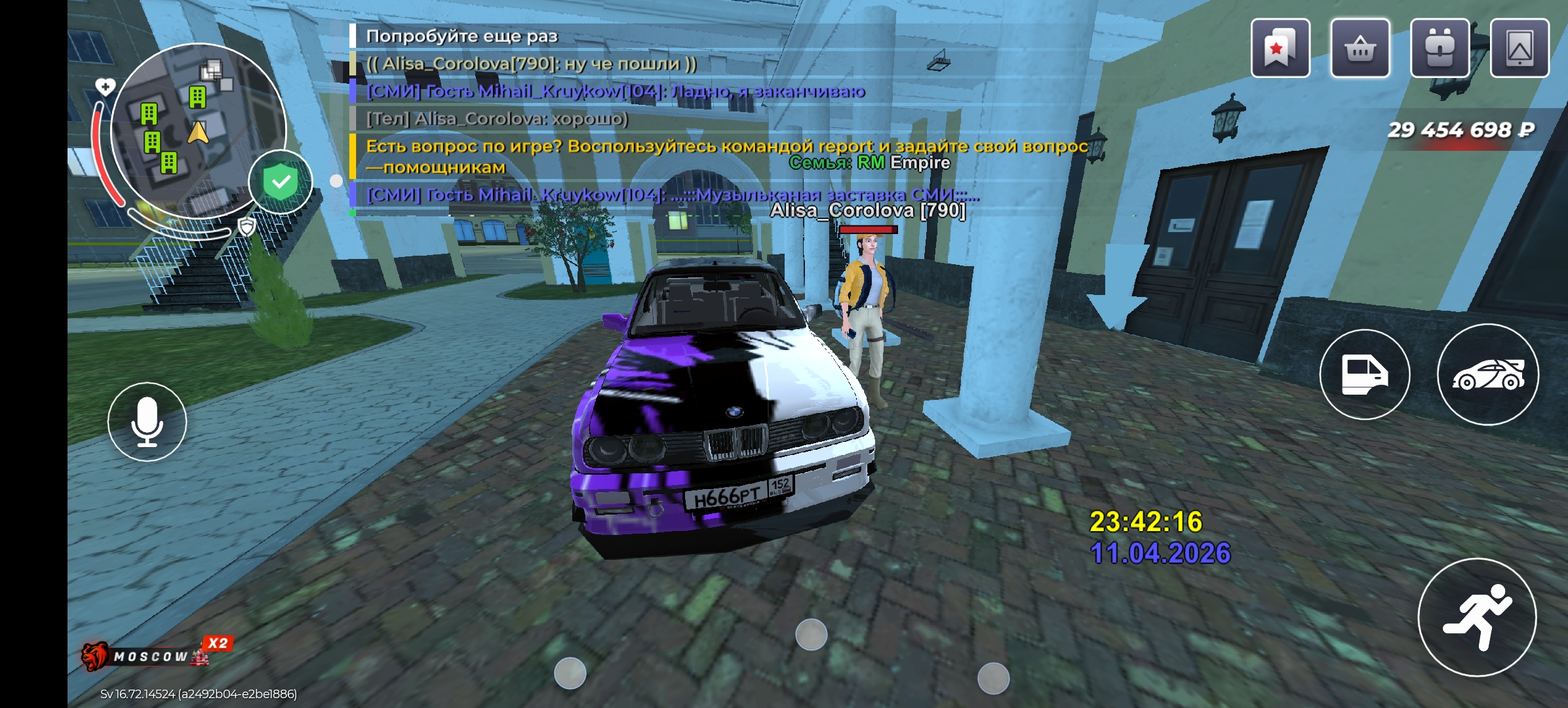Tap the sports car button
The width and height of the screenshot is (1568, 708).
pos(1488,374)
